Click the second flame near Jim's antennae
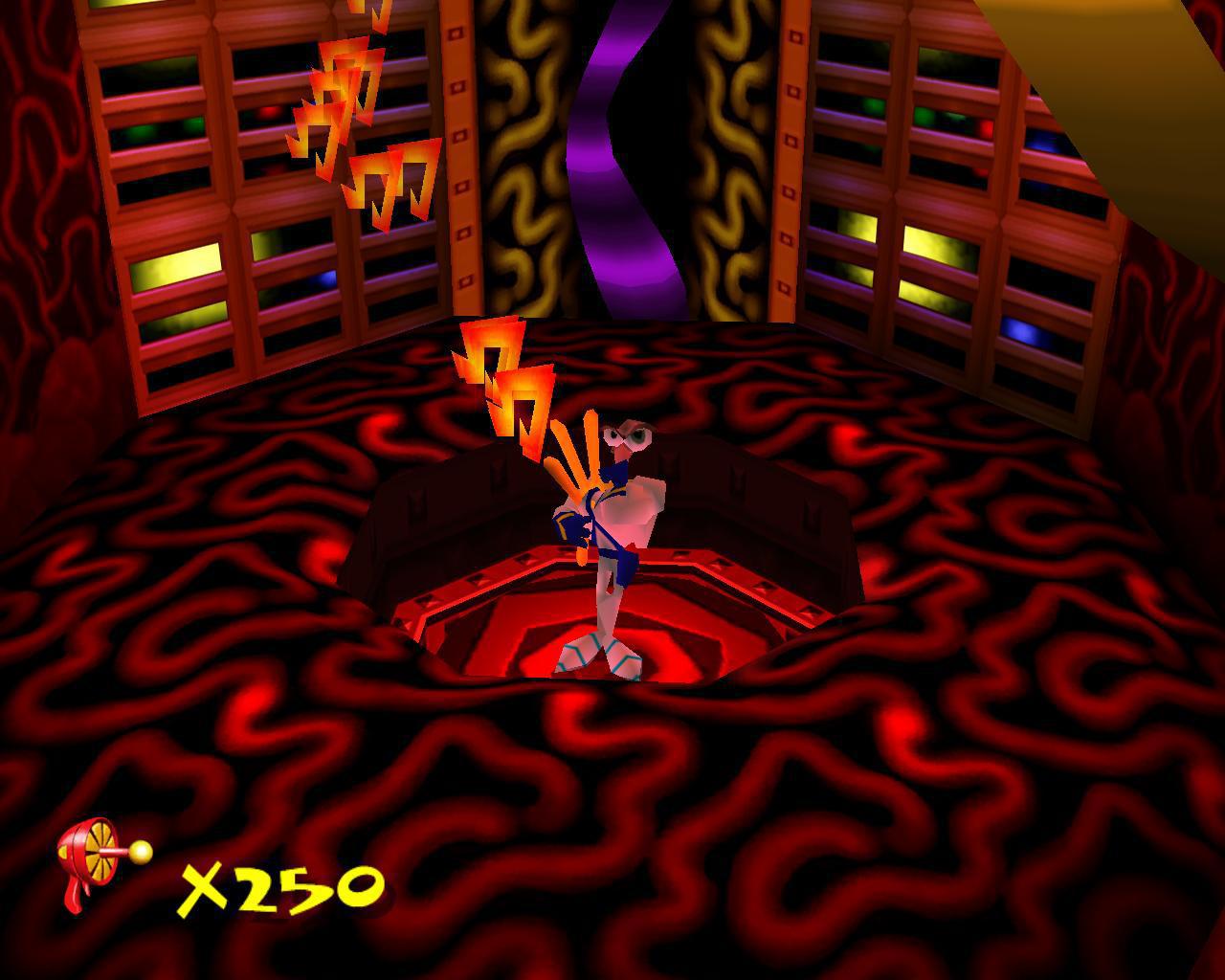Screen dimensions: 1225x980 click(526, 402)
